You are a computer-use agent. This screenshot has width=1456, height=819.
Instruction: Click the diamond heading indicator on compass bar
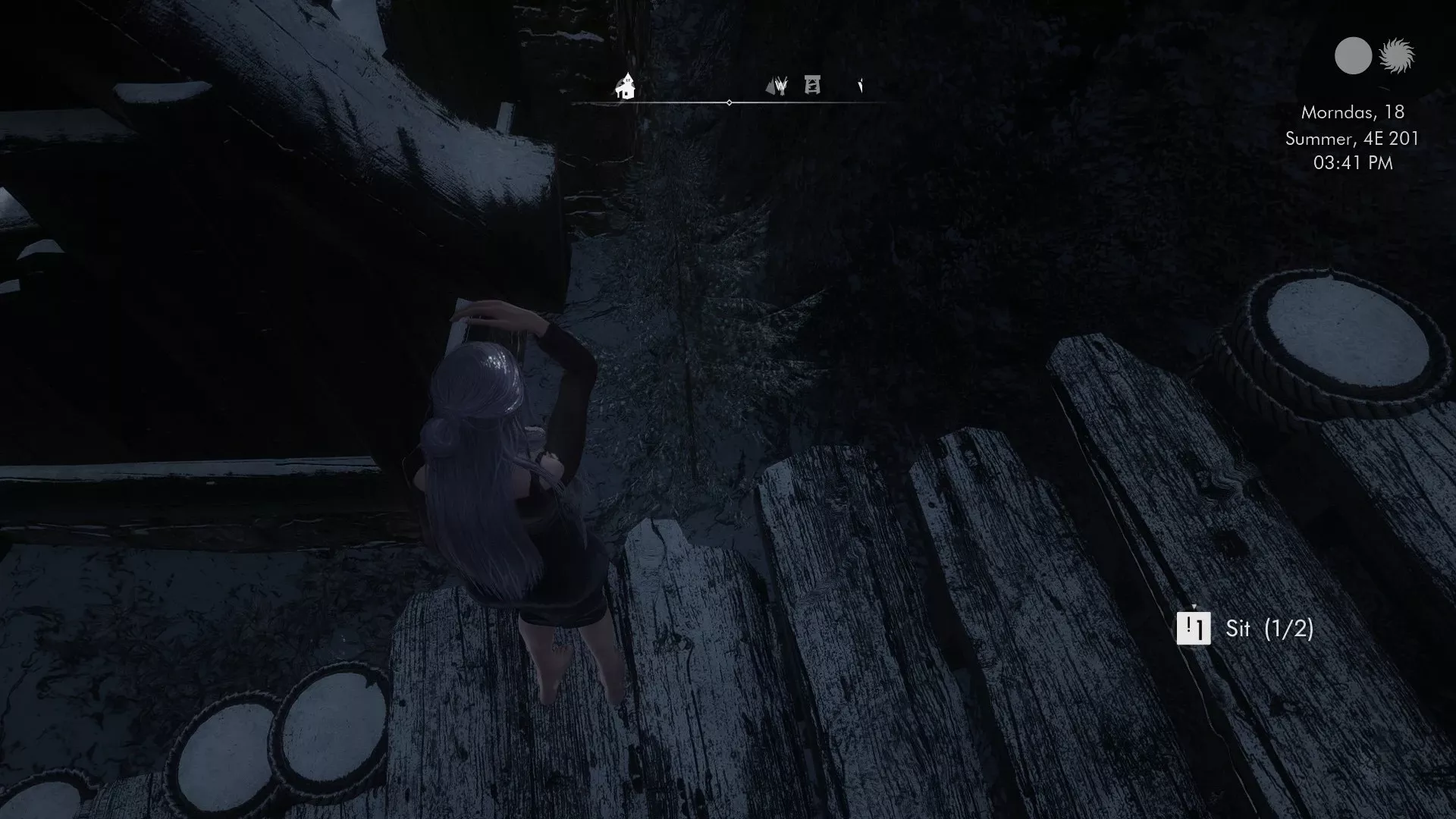tap(729, 100)
